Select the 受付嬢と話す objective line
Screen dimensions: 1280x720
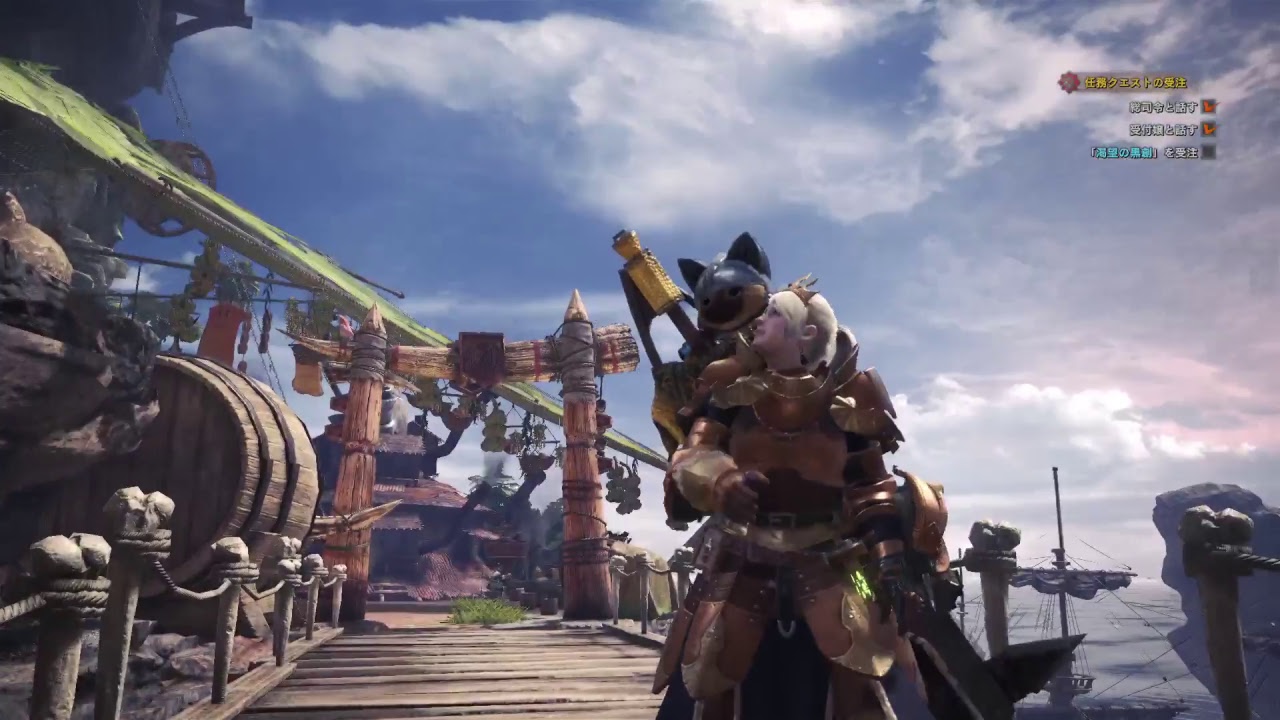click(x=1163, y=129)
